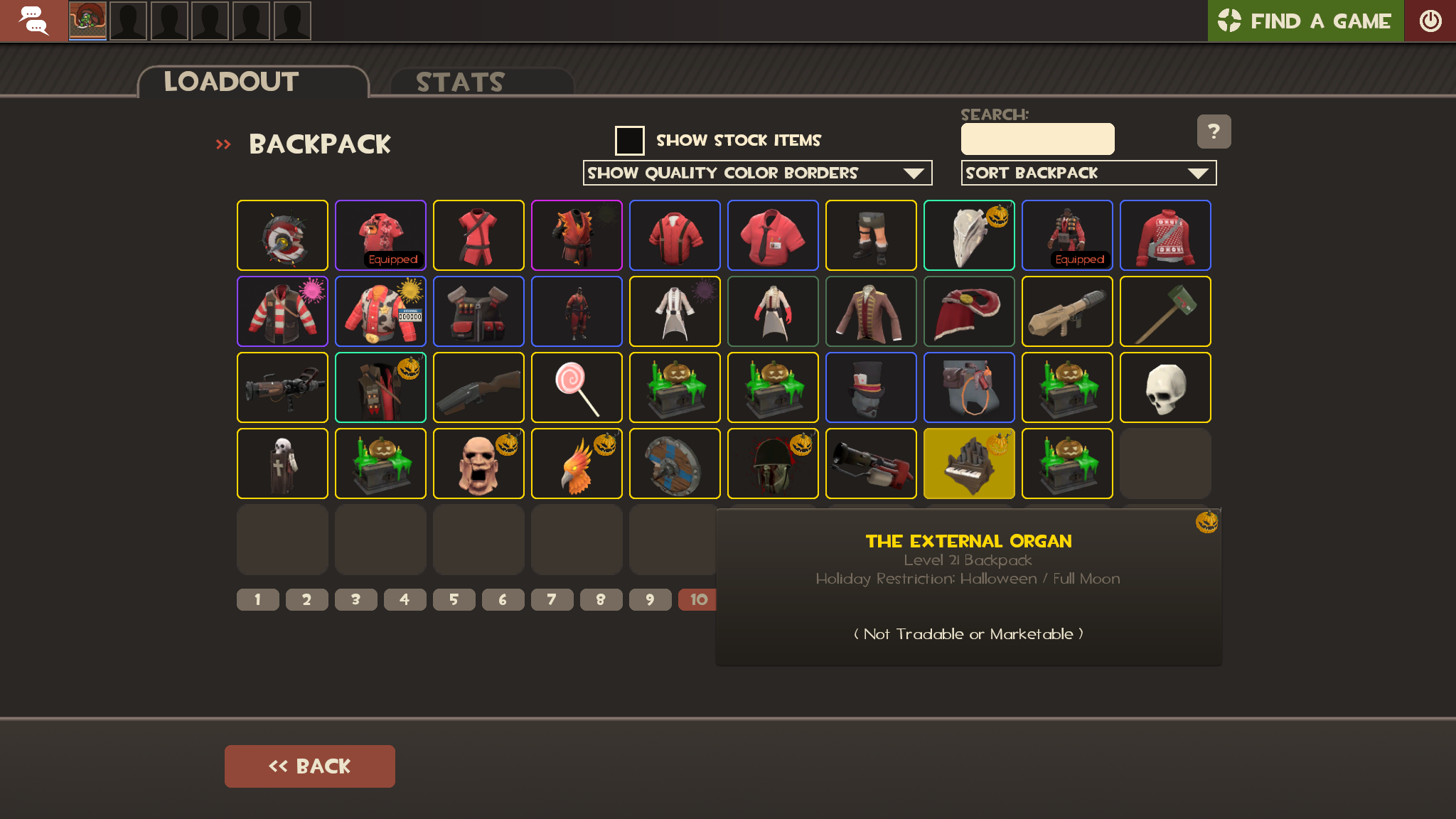Click the power quit button
This screenshot has width=1456, height=819.
[x=1430, y=21]
